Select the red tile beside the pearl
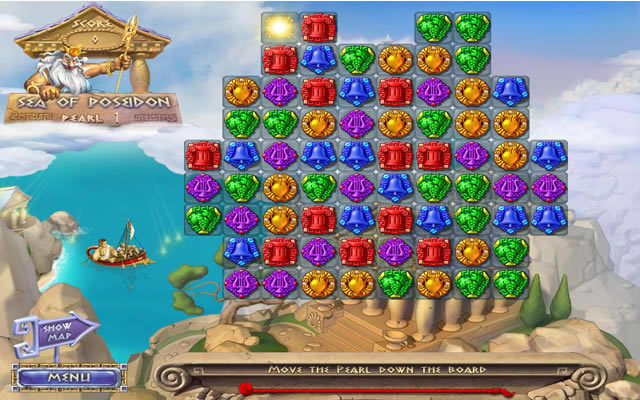 click(318, 27)
